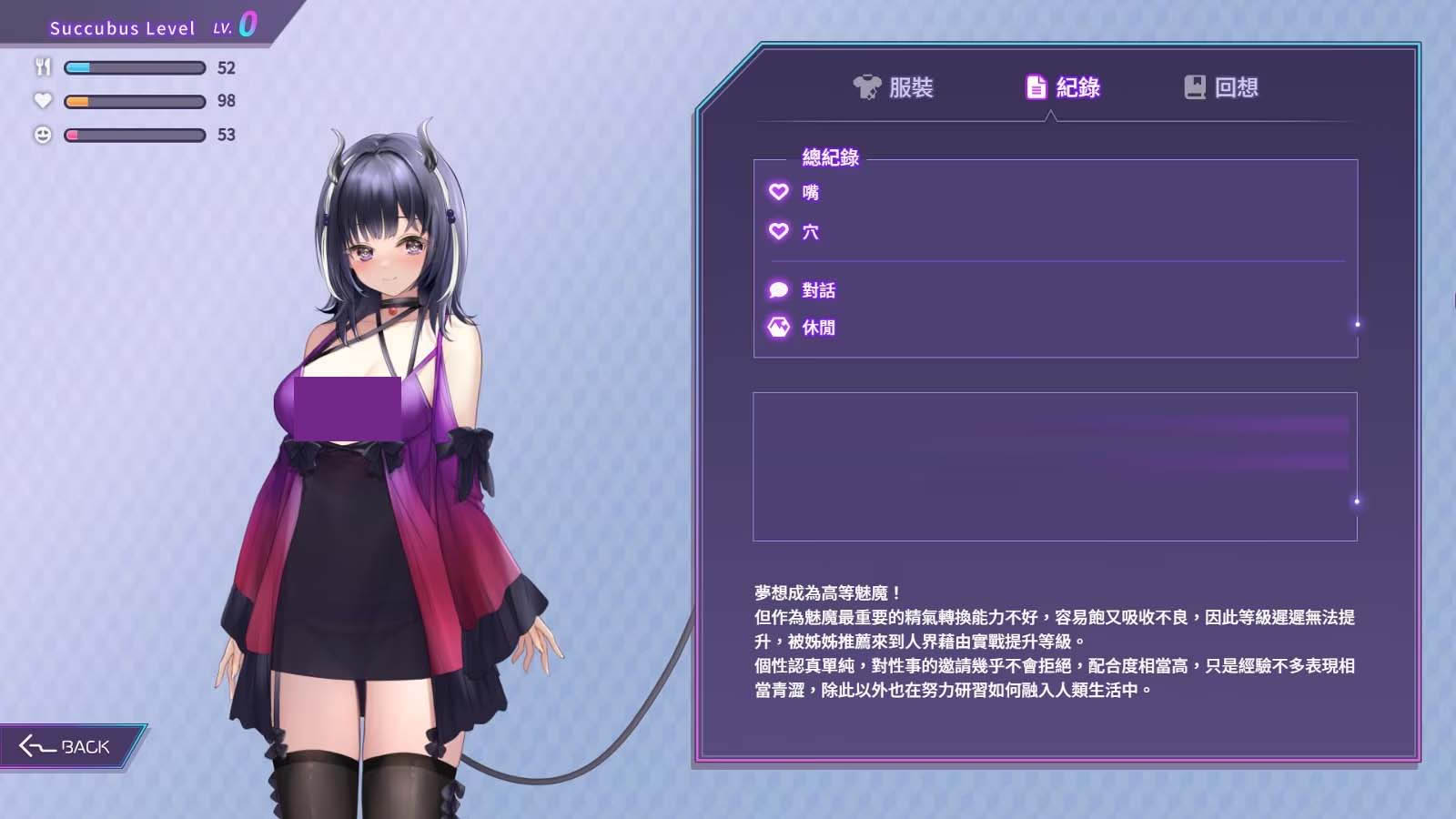
Task: Click the smiley mood stat icon
Action: point(41,135)
